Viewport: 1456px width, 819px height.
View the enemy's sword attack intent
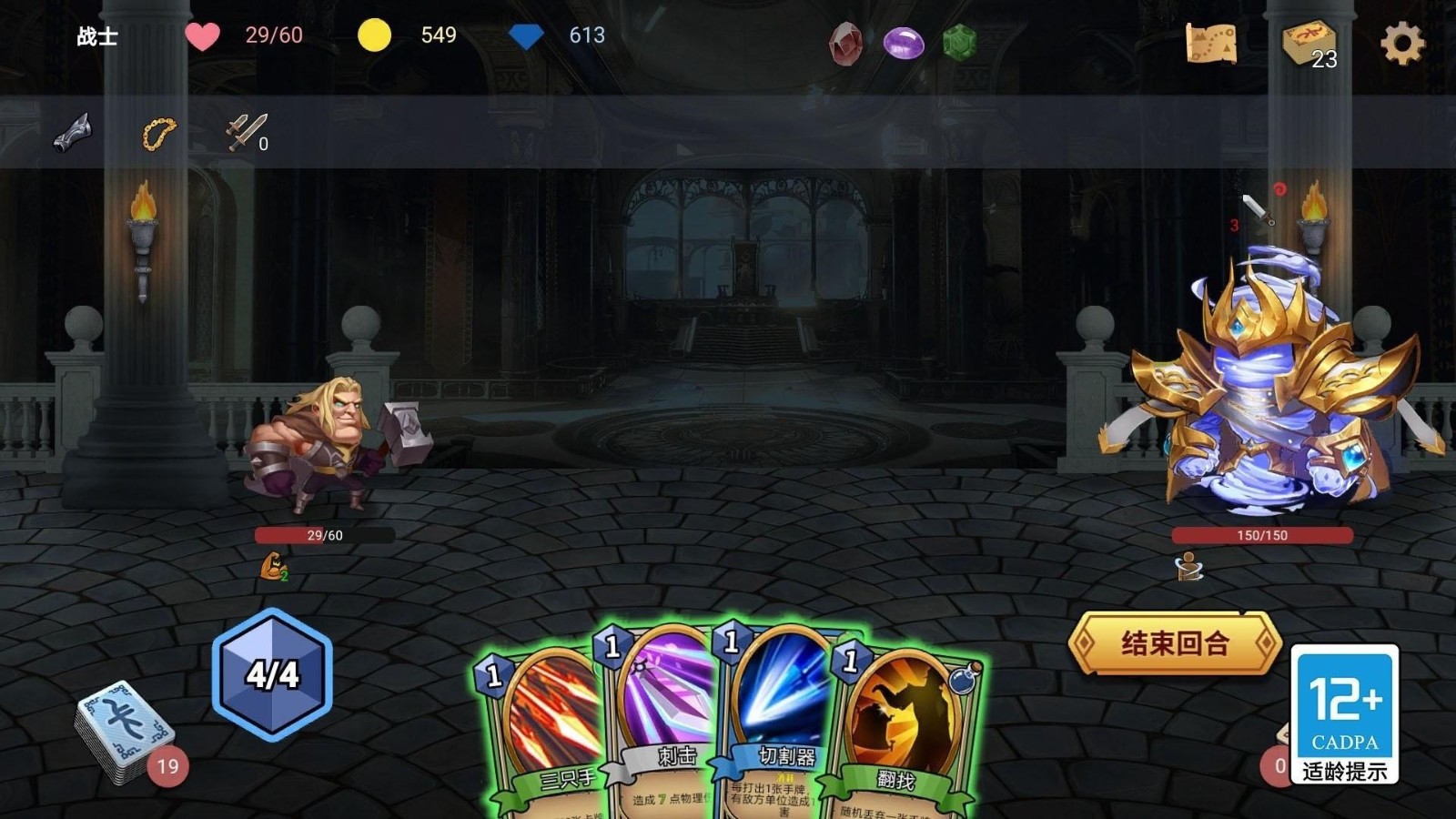pos(1259,210)
